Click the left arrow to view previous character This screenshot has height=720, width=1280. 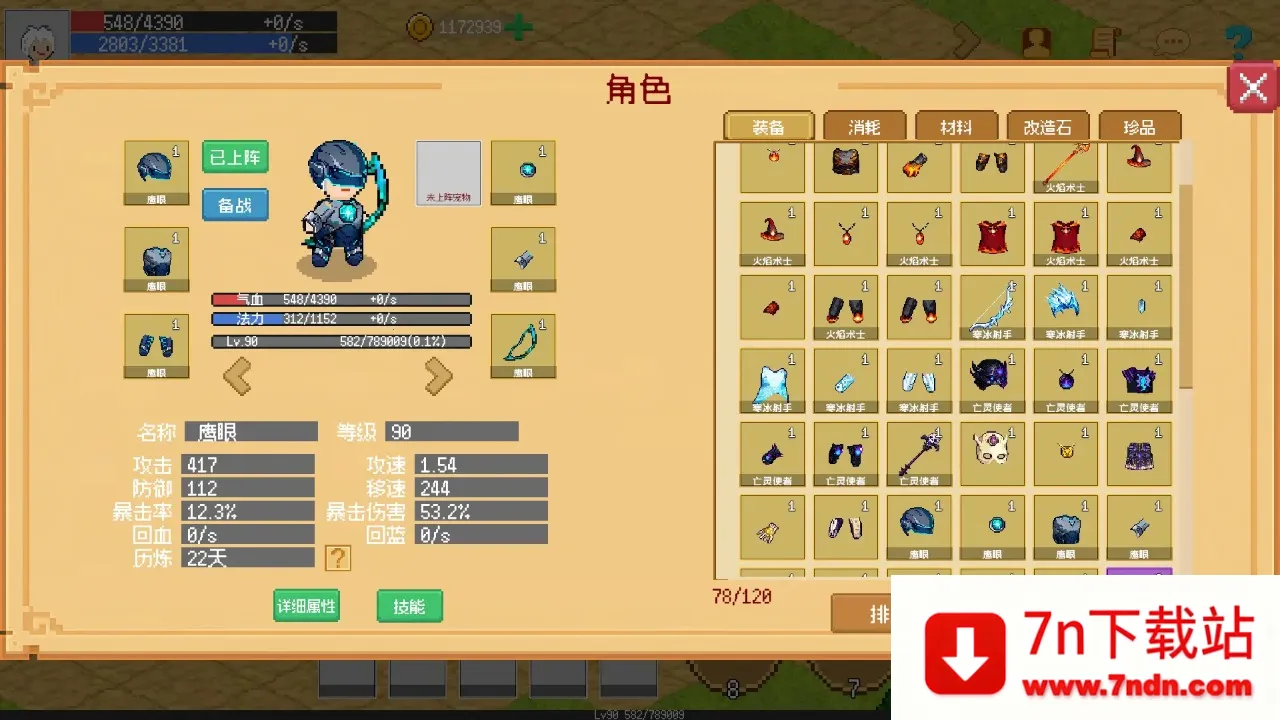238,376
